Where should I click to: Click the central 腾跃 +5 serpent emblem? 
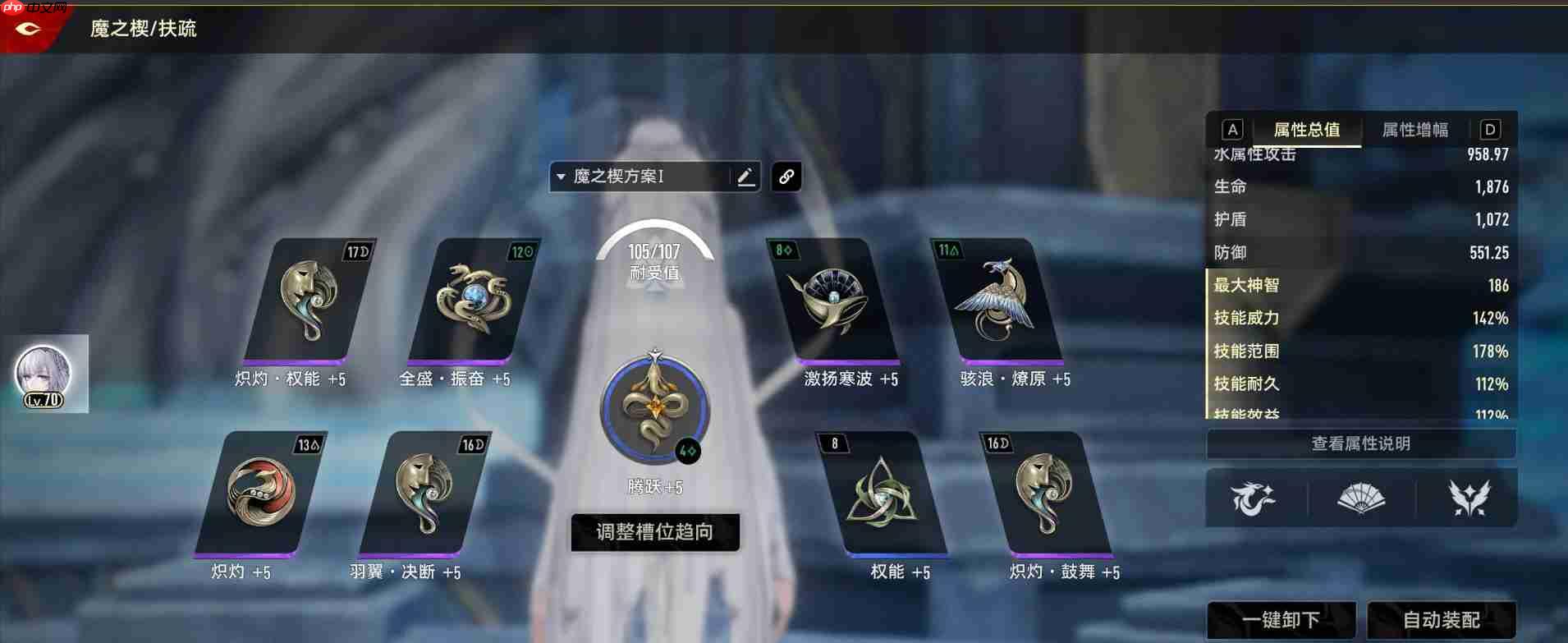[654, 411]
